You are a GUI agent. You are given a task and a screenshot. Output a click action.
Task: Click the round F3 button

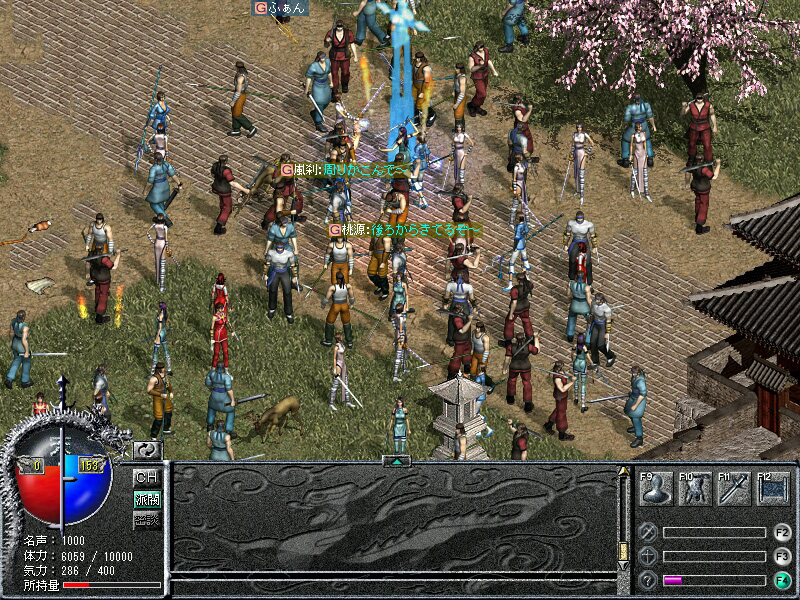(x=782, y=556)
